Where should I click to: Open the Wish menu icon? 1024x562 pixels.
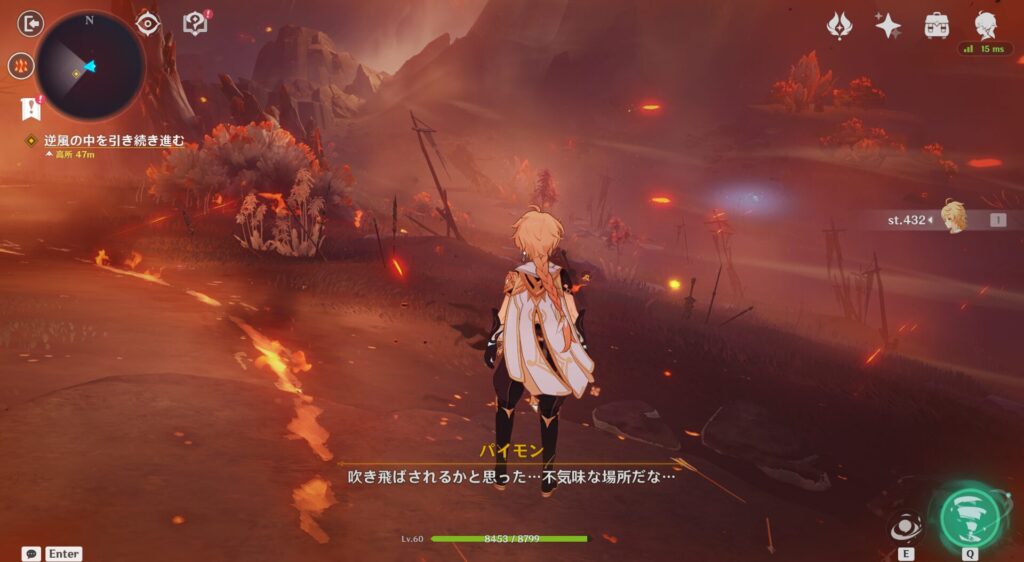tap(840, 26)
